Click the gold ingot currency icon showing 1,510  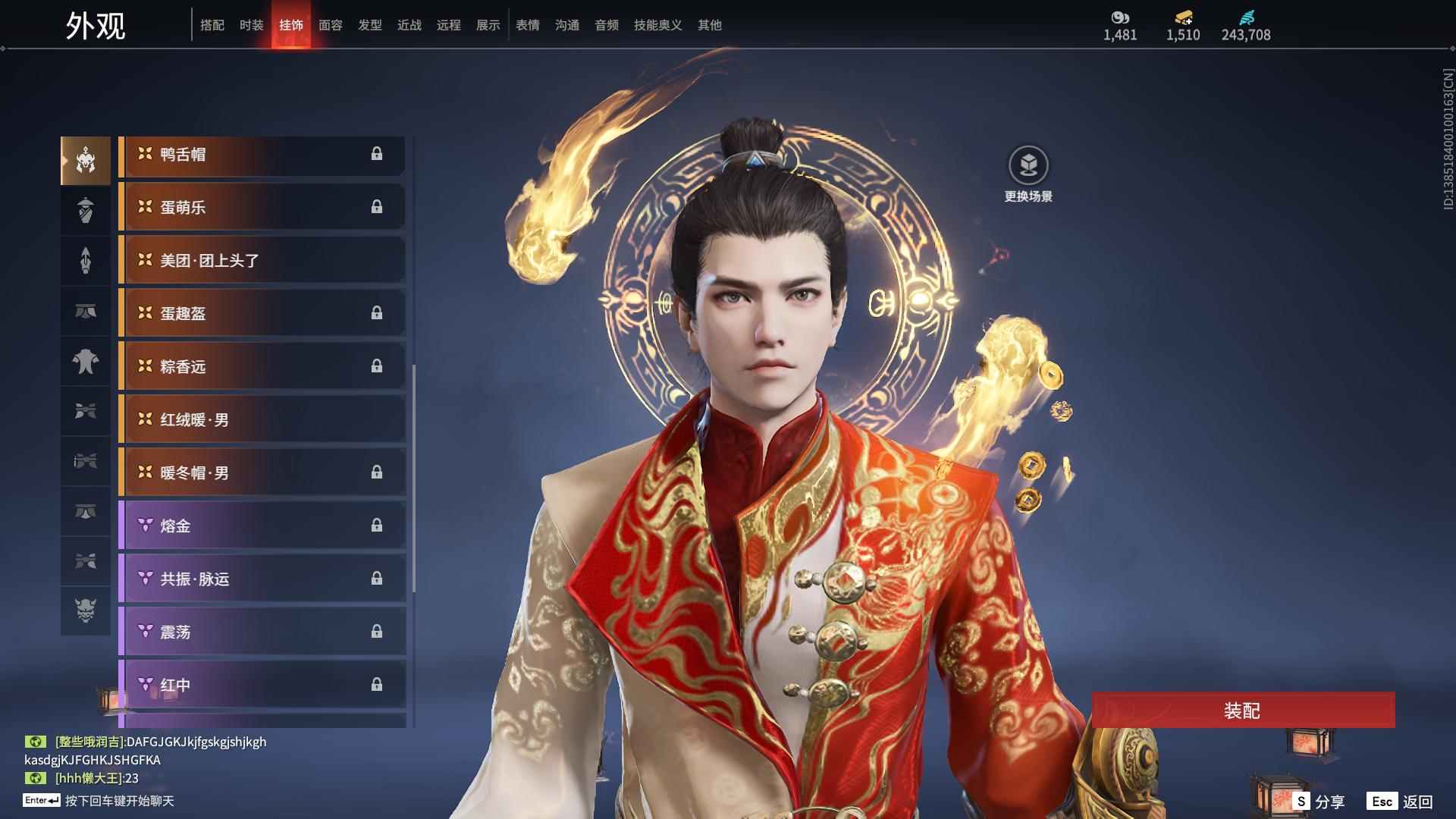[x=1183, y=19]
